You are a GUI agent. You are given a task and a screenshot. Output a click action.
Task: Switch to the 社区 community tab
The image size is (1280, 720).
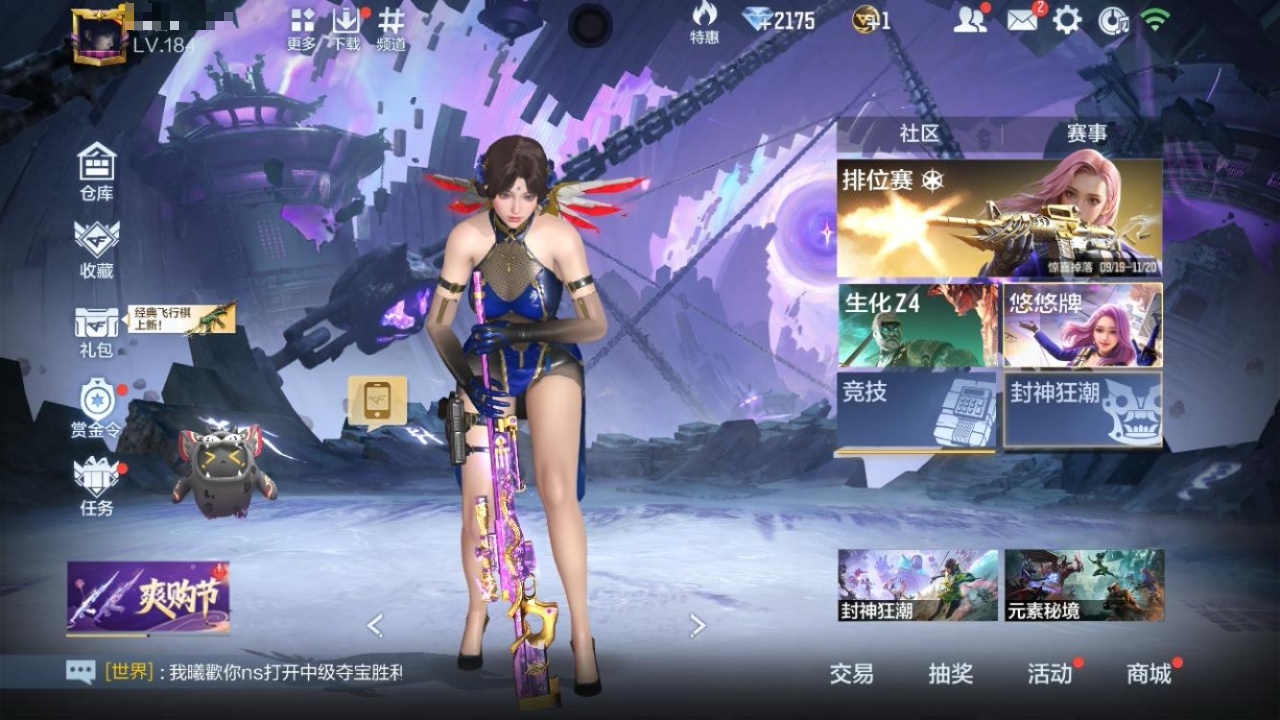919,134
